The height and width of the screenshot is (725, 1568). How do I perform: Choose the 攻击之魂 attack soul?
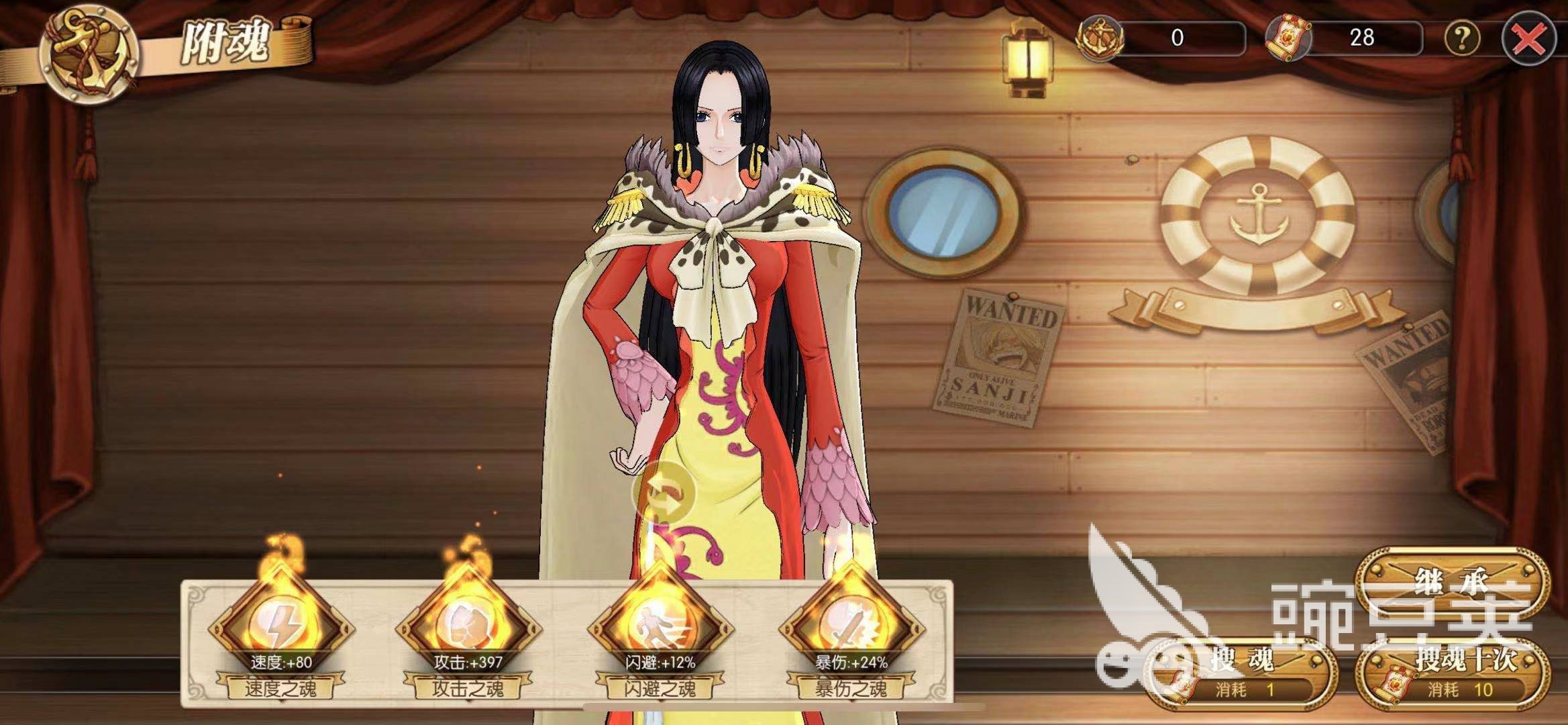click(468, 629)
